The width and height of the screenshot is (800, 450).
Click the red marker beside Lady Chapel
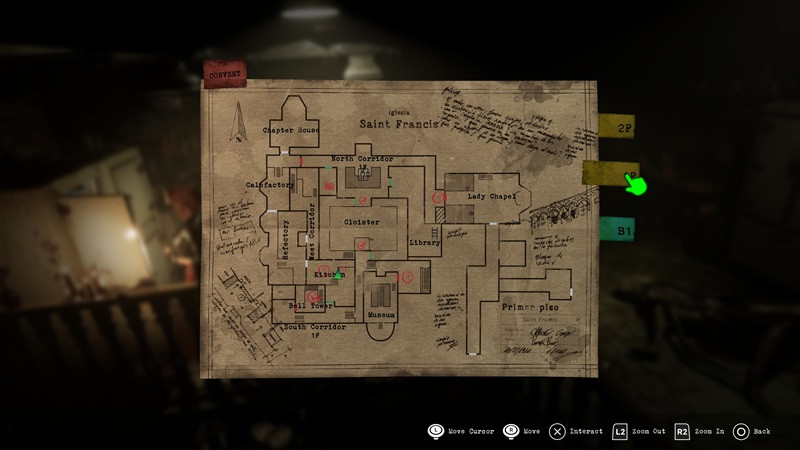click(x=437, y=198)
